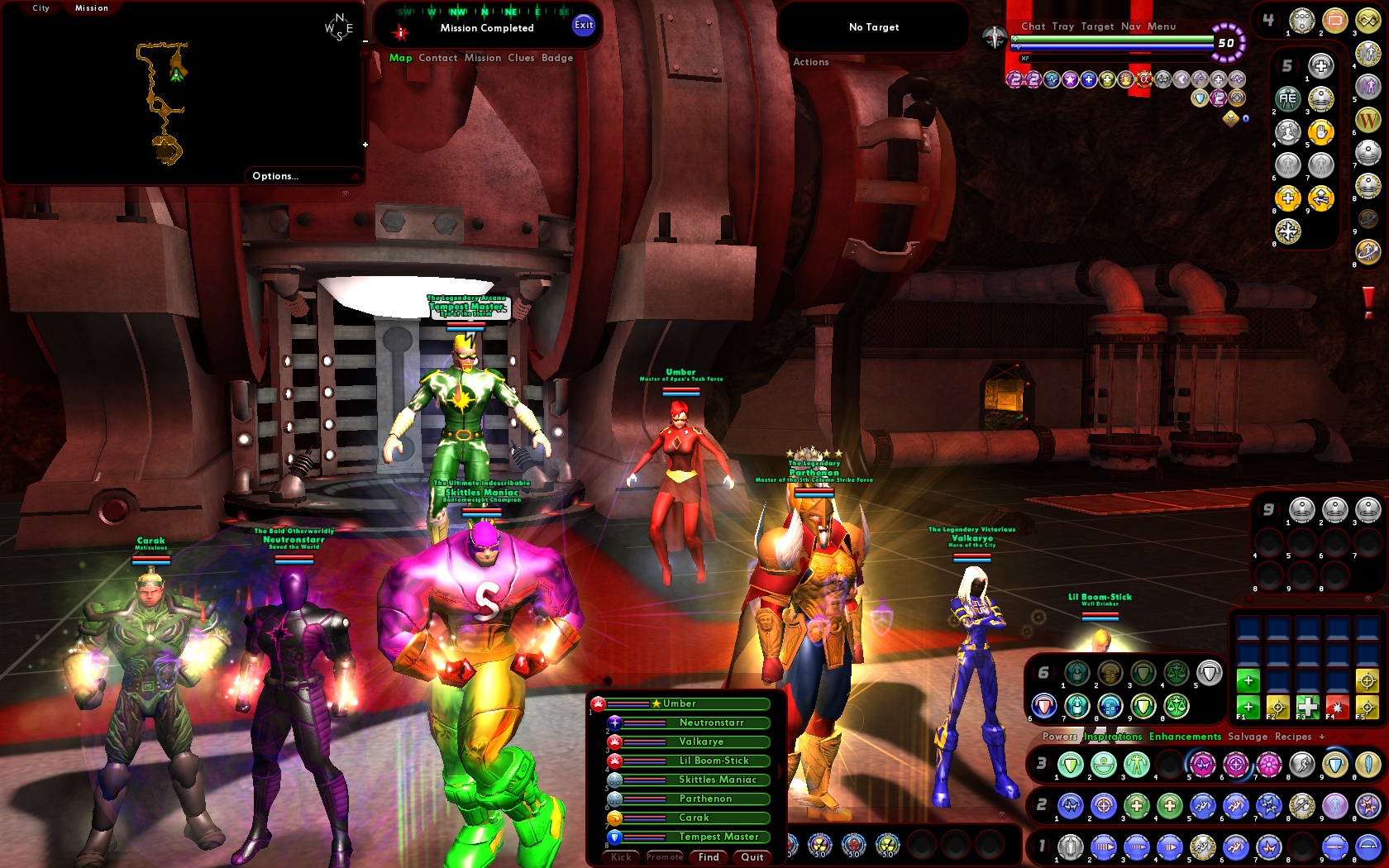The image size is (1389, 868).
Task: Click the battle axe power icon in tray 2
Action: (x=1301, y=807)
